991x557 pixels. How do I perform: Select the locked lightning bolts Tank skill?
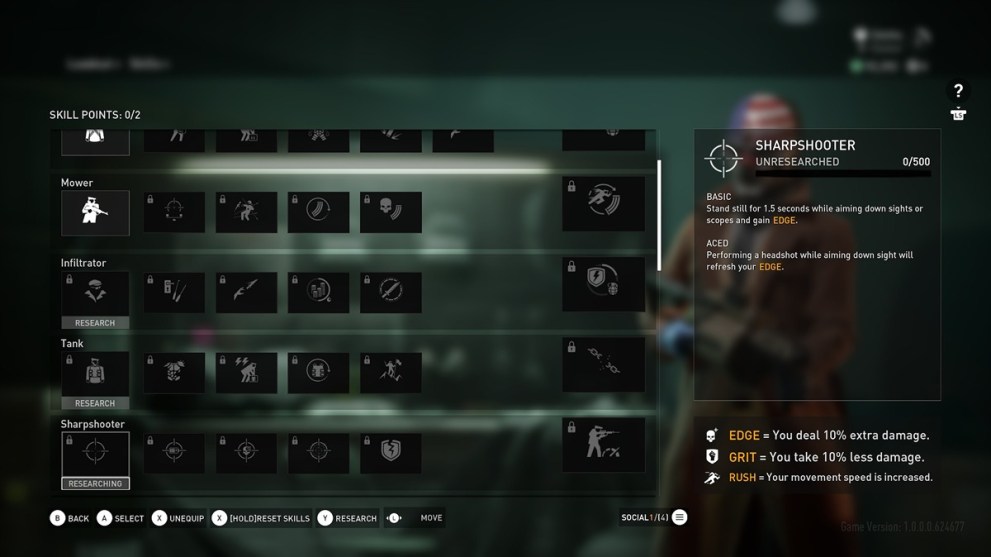point(246,372)
